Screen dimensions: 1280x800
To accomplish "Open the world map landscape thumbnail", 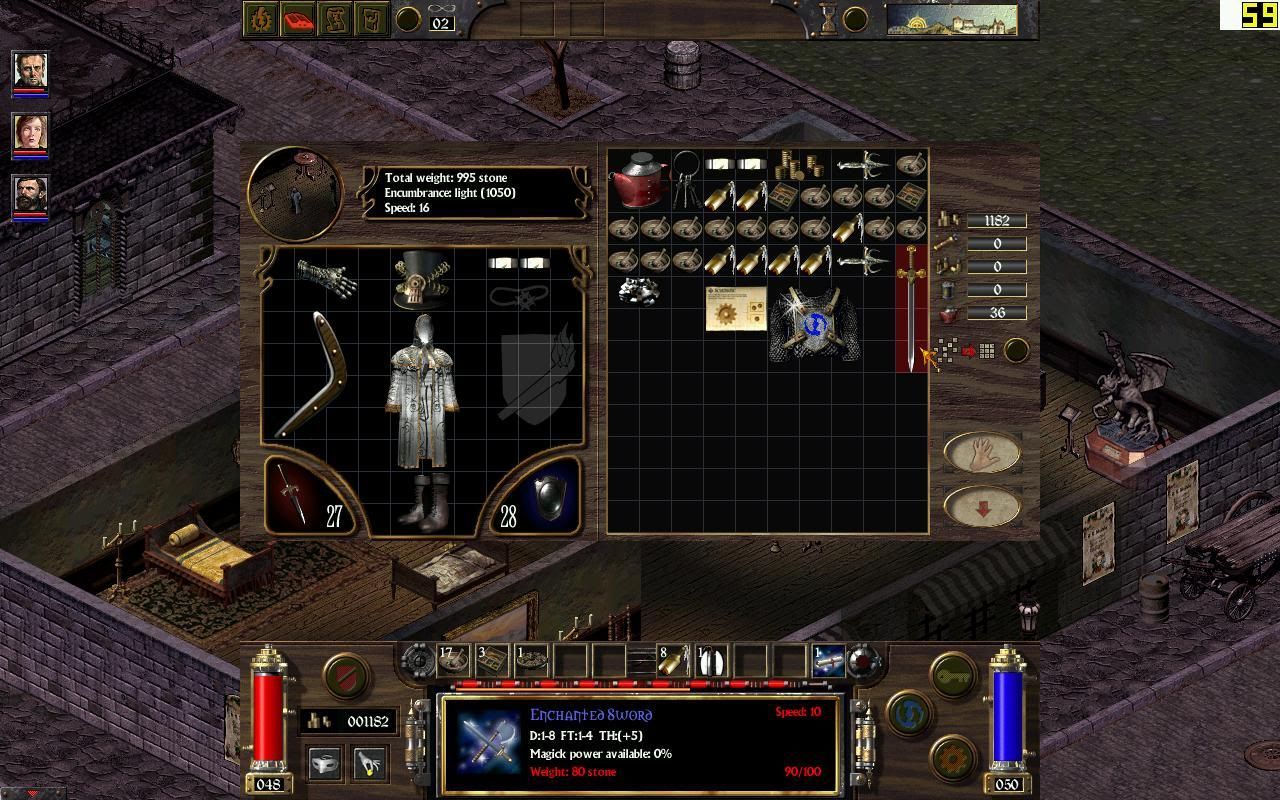I will (x=951, y=19).
